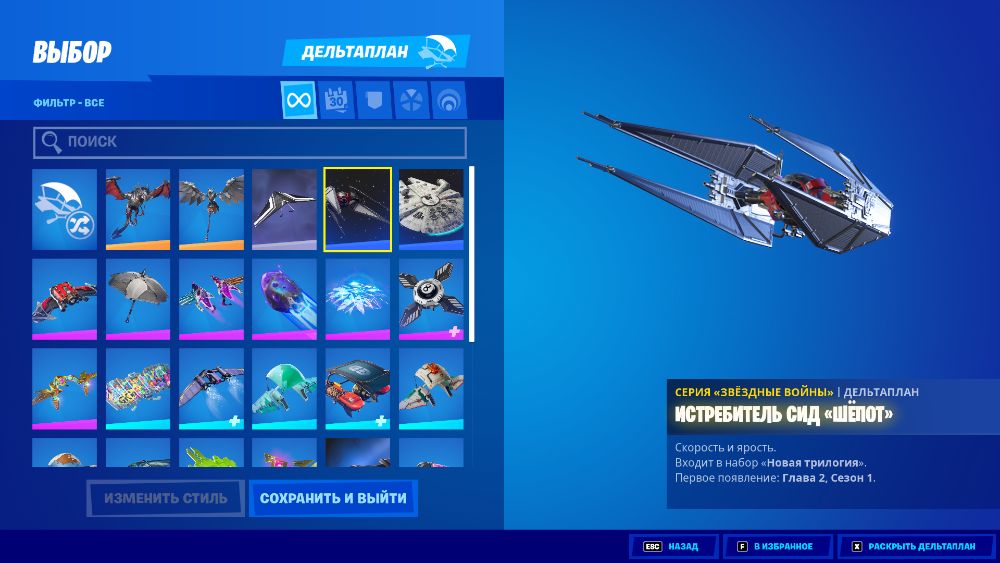This screenshot has height=563, width=1000.
Task: Switch to the calendar '30' filter tab
Action: [336, 100]
